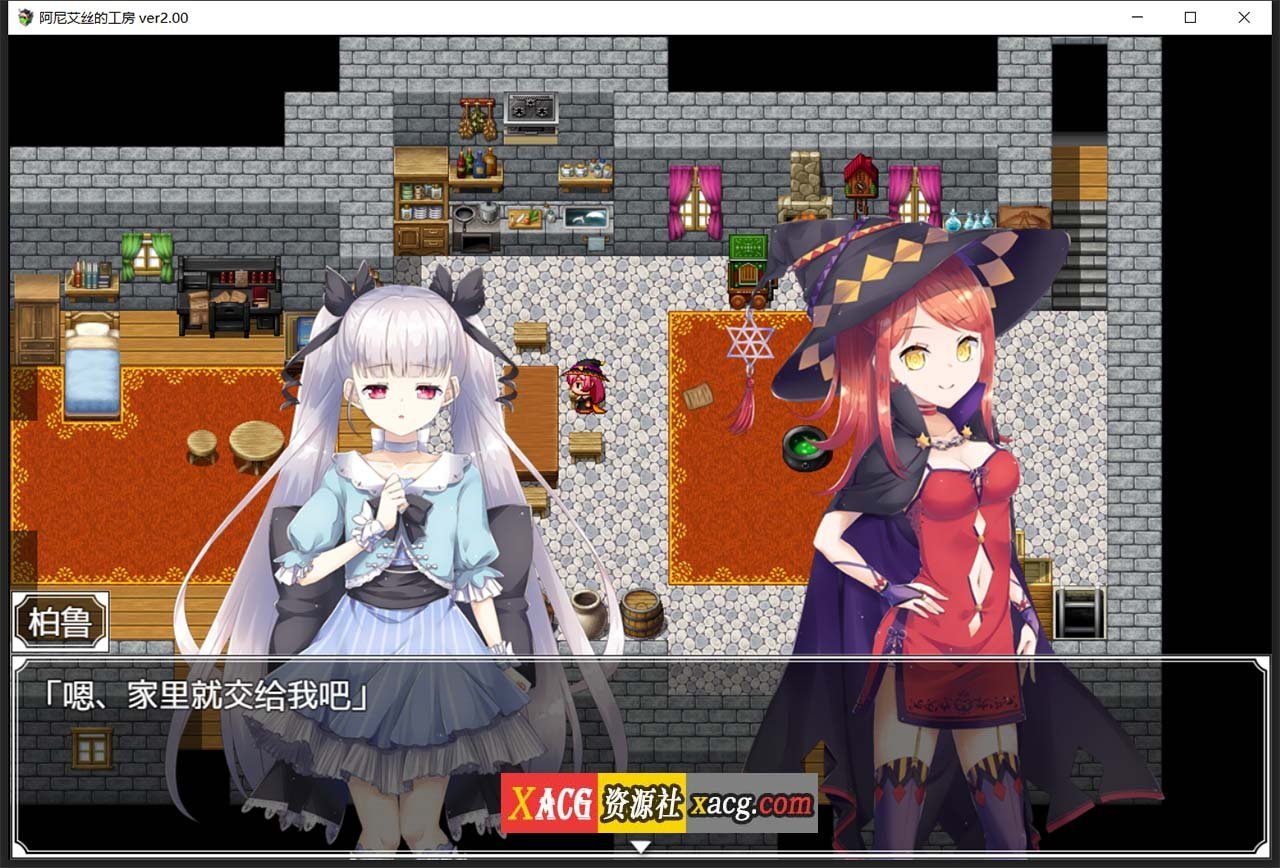Click the pink-haired character sprite on the floor

(586, 388)
